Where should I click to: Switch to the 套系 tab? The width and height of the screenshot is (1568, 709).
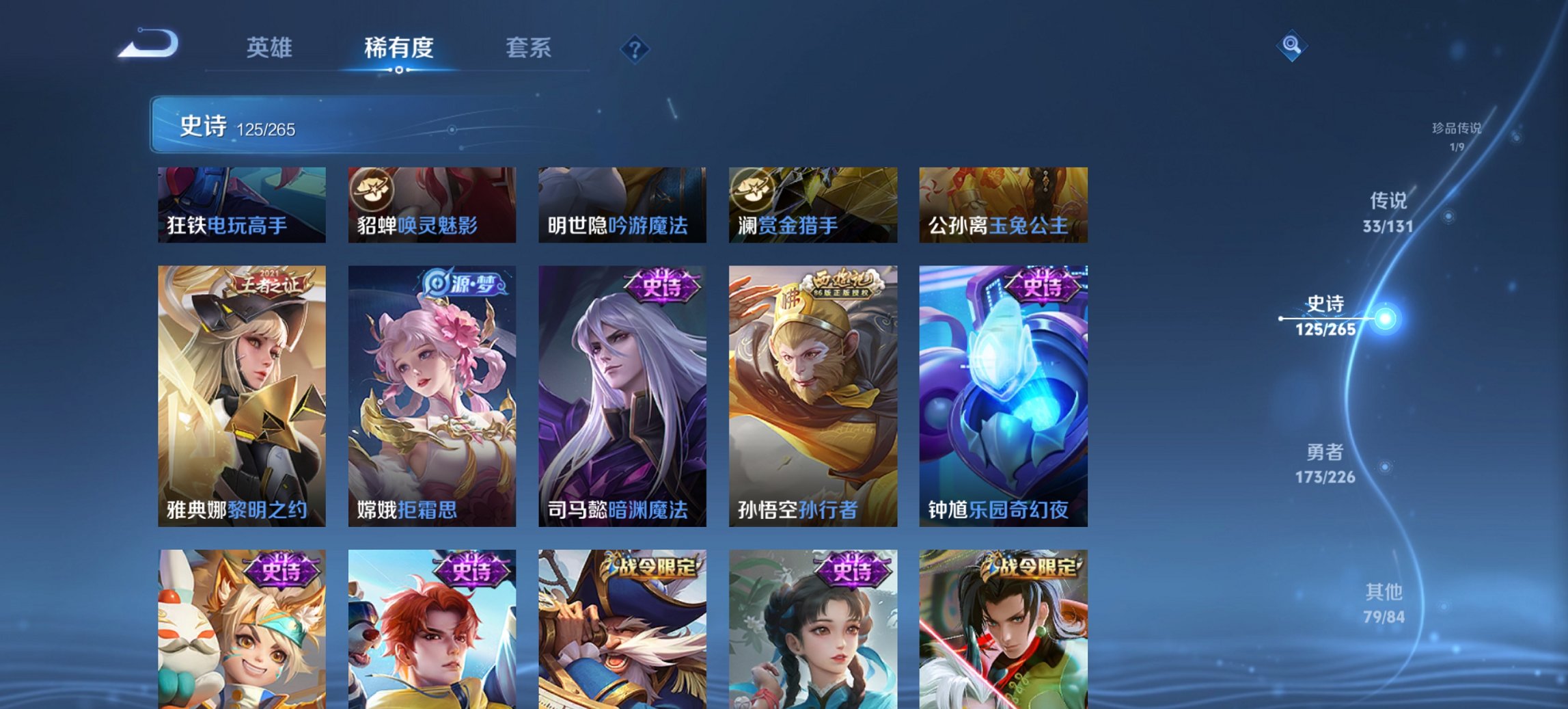[529, 48]
